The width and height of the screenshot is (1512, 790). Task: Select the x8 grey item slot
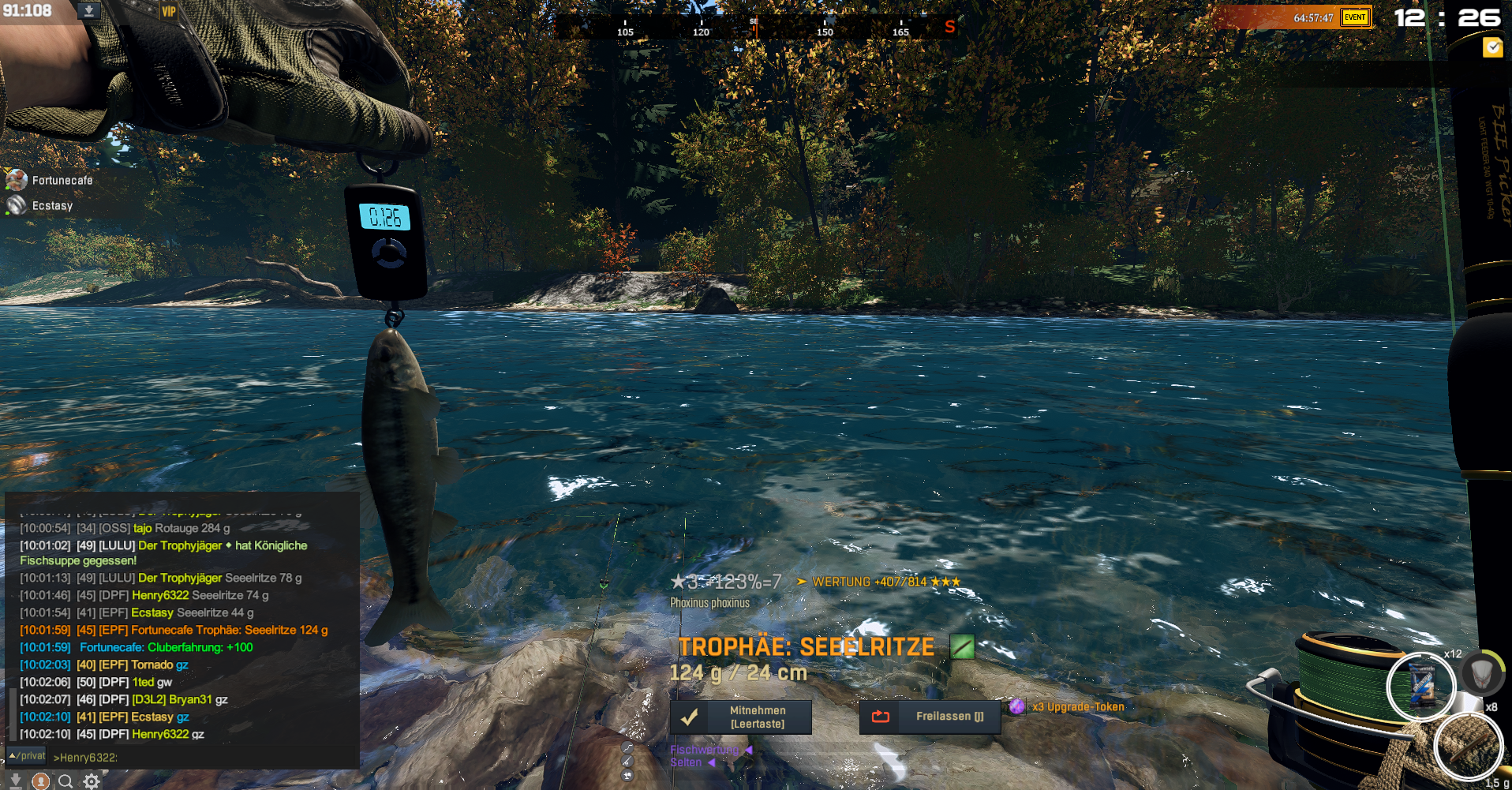1480,673
